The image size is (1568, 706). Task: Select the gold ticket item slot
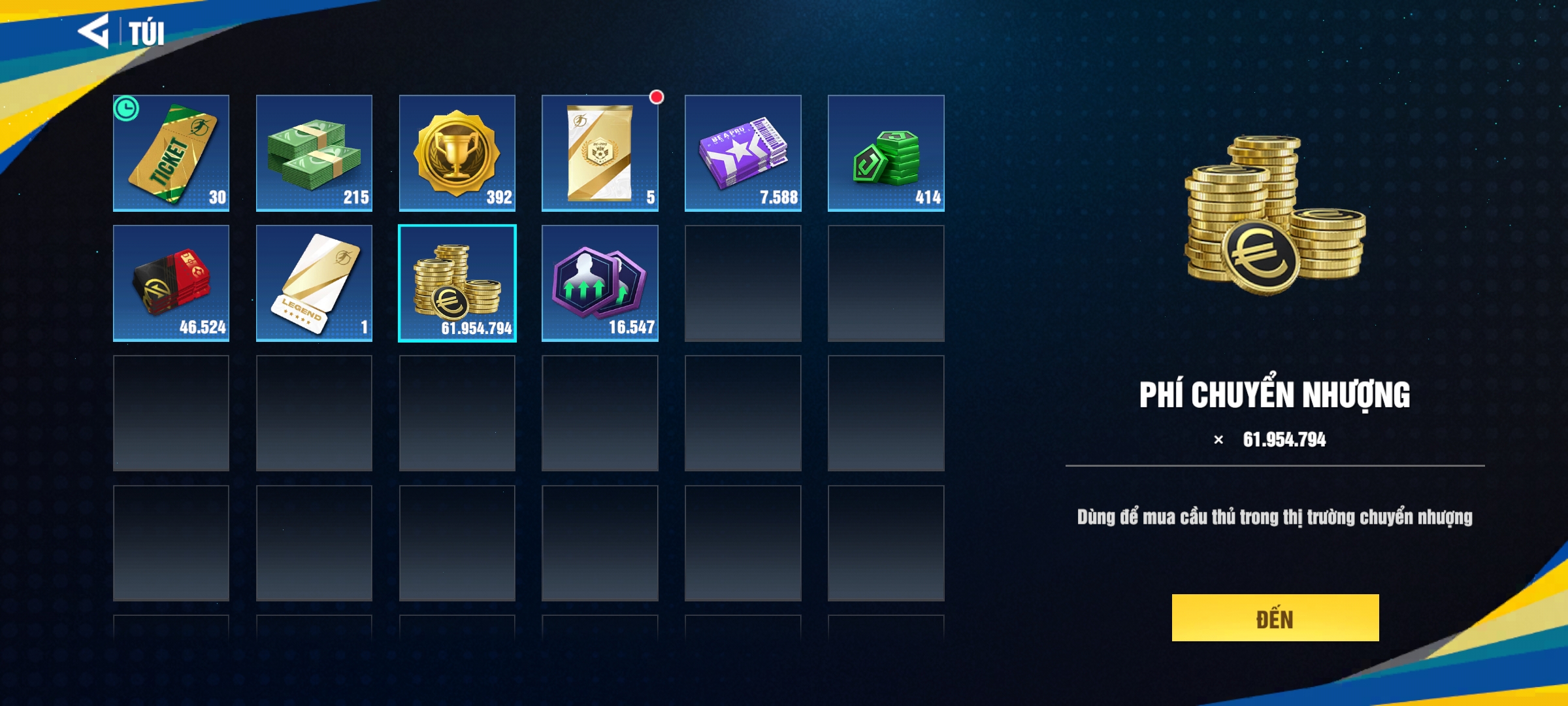point(171,153)
